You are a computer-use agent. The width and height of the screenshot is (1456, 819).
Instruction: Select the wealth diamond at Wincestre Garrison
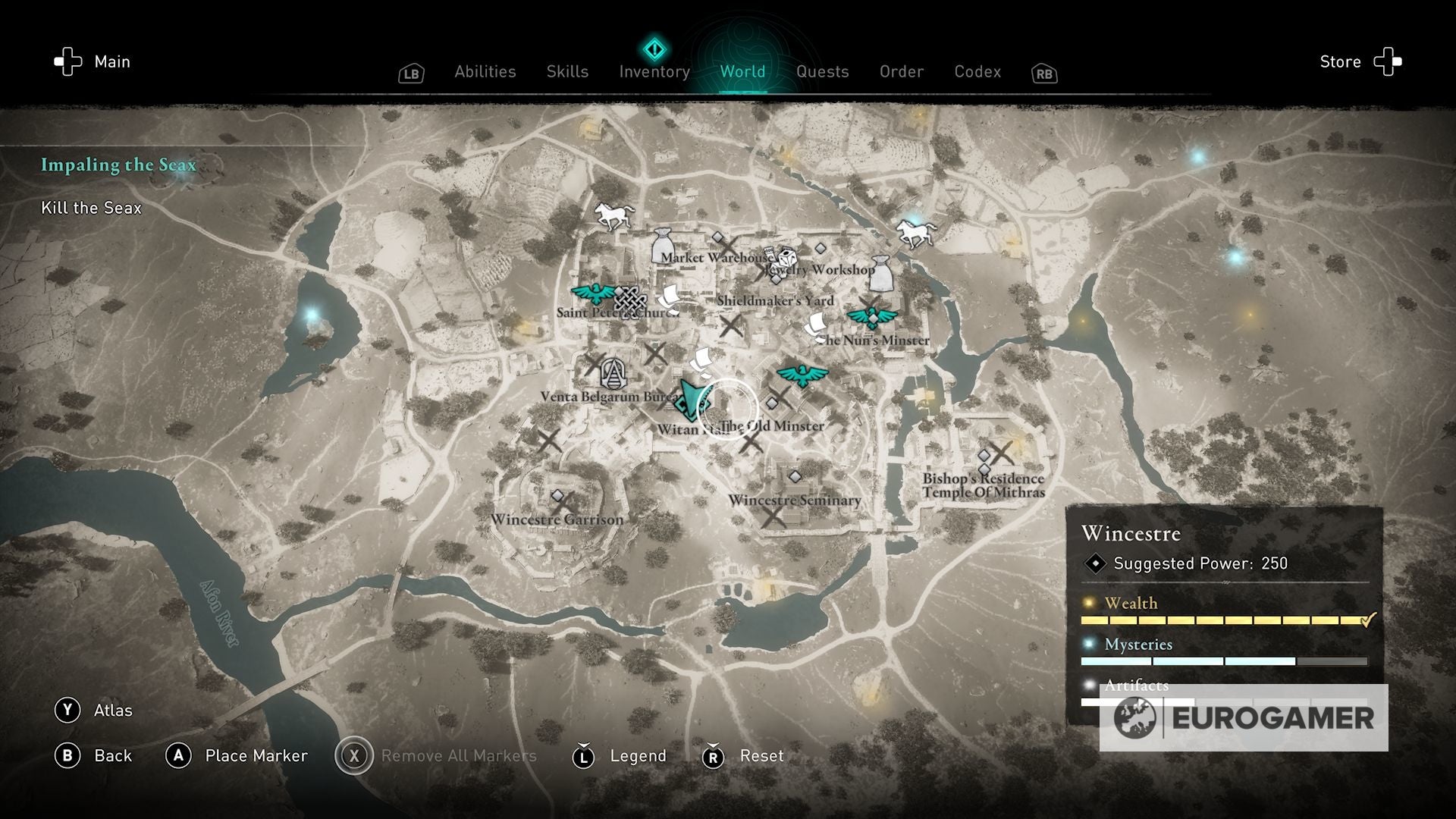click(x=559, y=494)
